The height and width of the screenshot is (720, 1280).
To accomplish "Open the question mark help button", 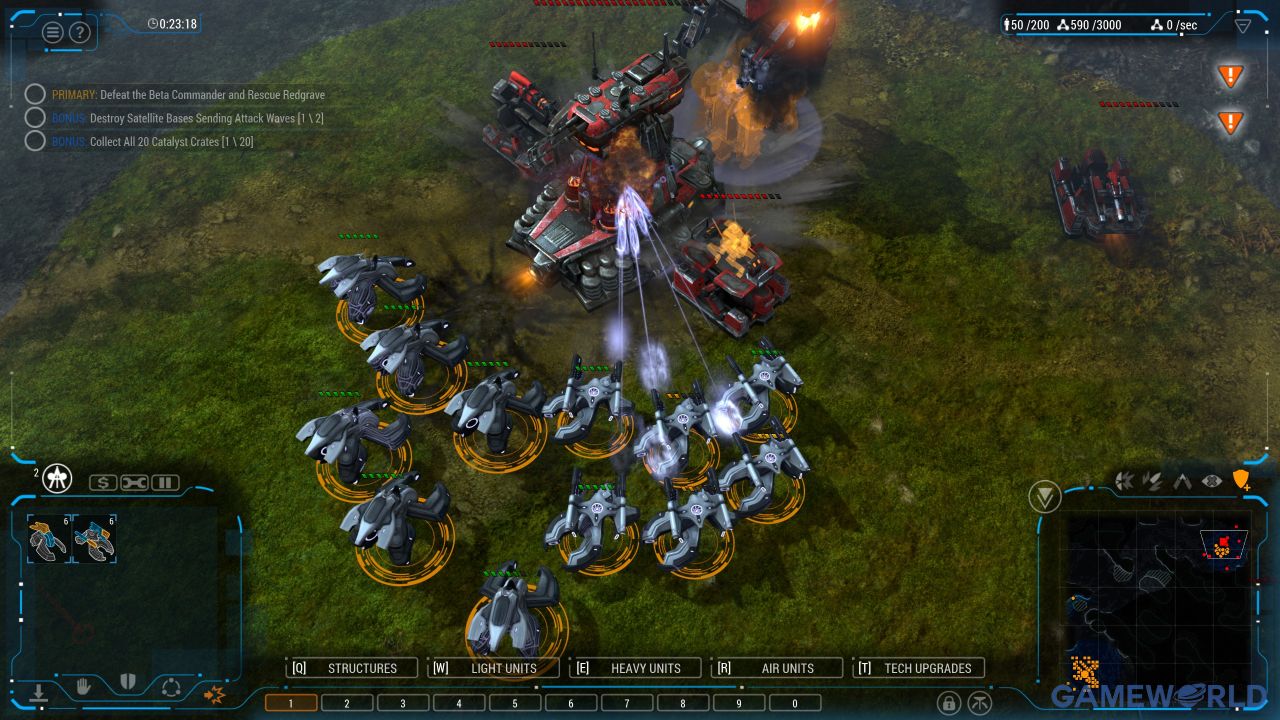I will pos(80,32).
